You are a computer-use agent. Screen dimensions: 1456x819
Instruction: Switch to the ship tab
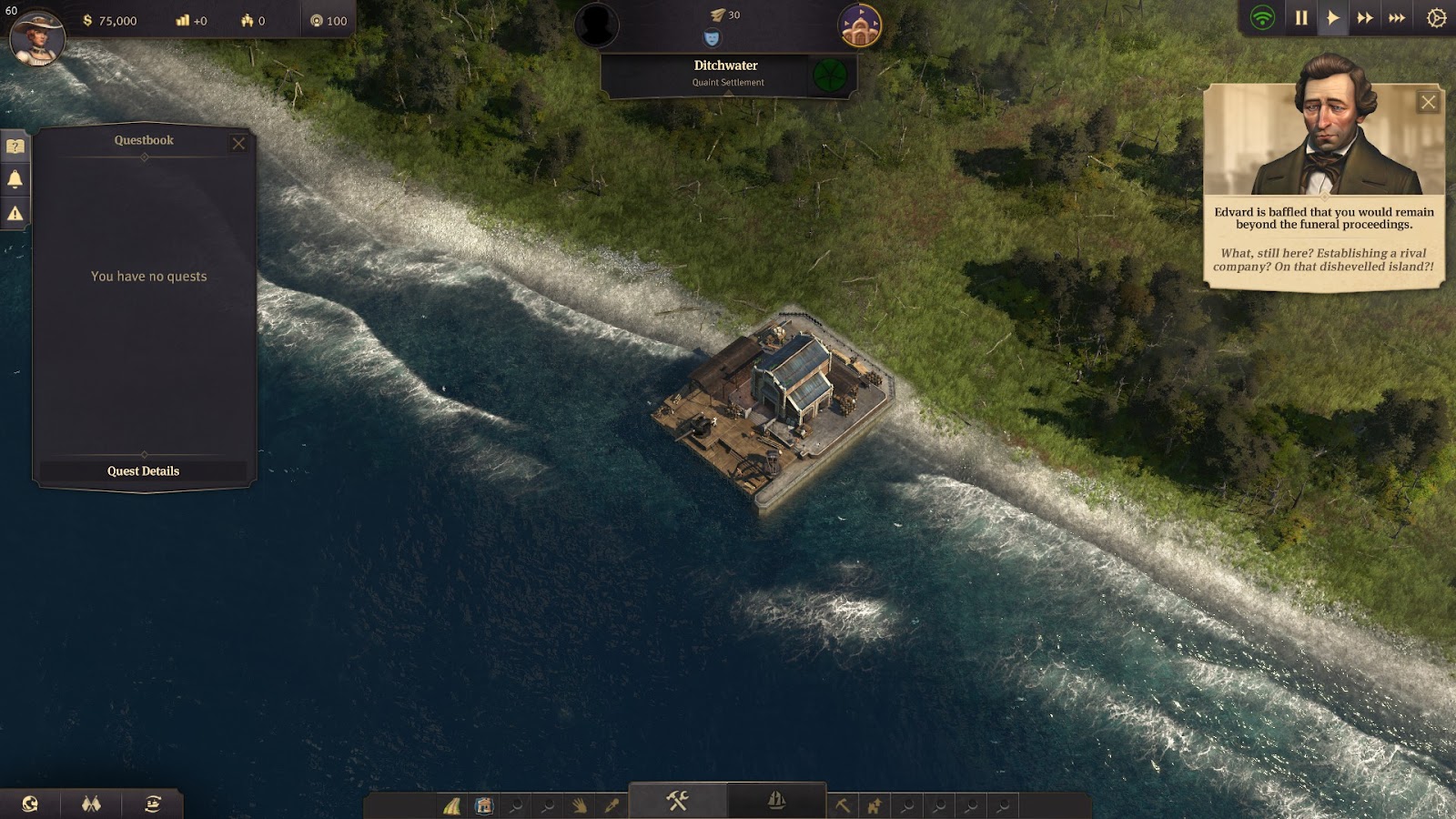(x=776, y=801)
